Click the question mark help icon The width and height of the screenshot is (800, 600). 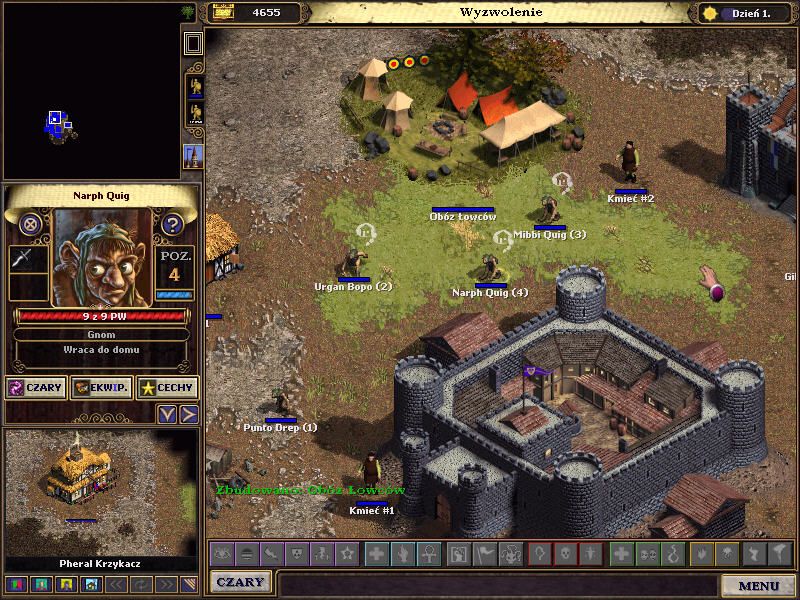tap(172, 224)
